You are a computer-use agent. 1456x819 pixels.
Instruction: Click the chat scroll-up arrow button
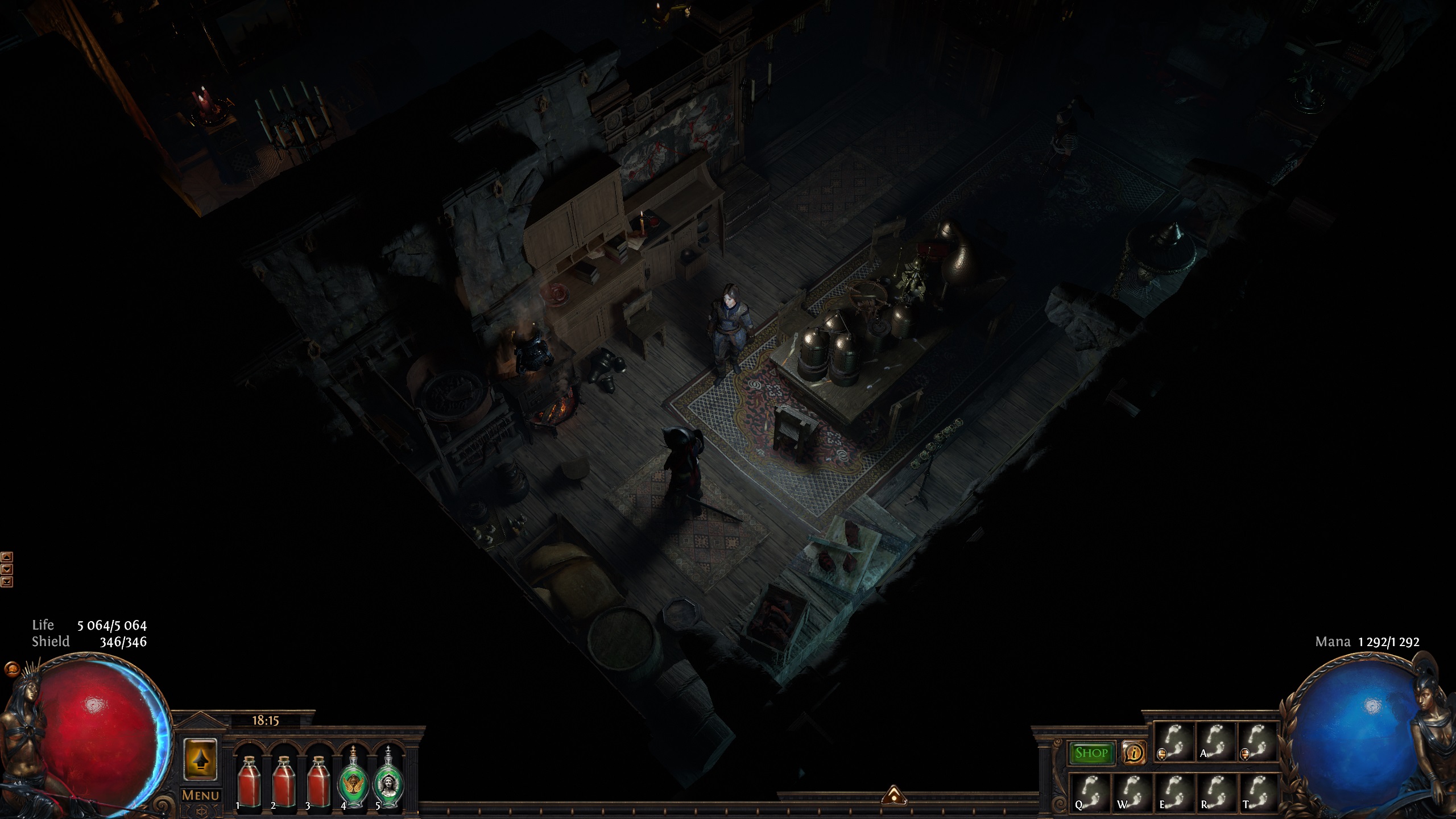click(7, 557)
